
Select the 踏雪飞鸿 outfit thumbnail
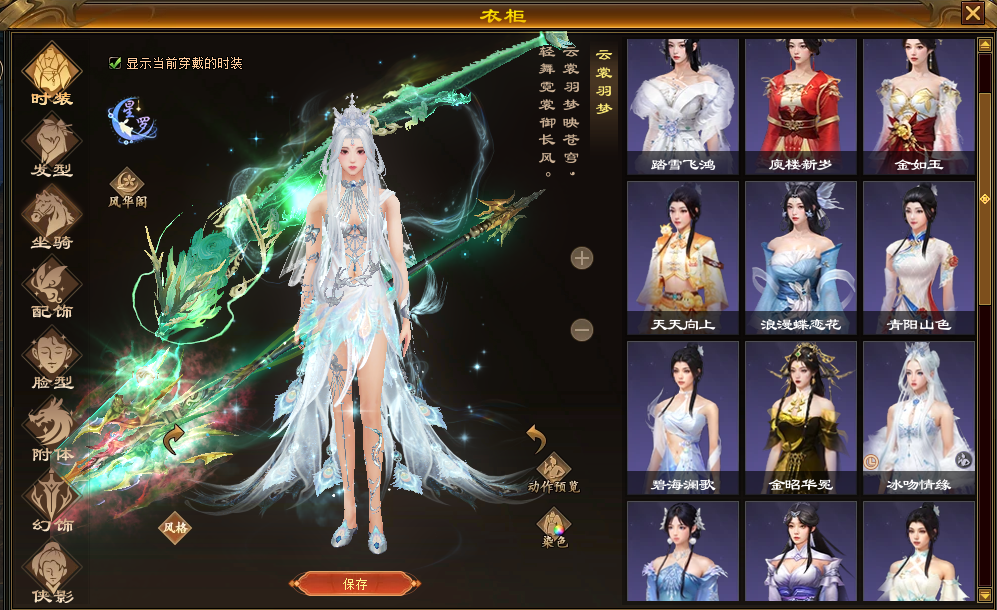click(x=683, y=107)
